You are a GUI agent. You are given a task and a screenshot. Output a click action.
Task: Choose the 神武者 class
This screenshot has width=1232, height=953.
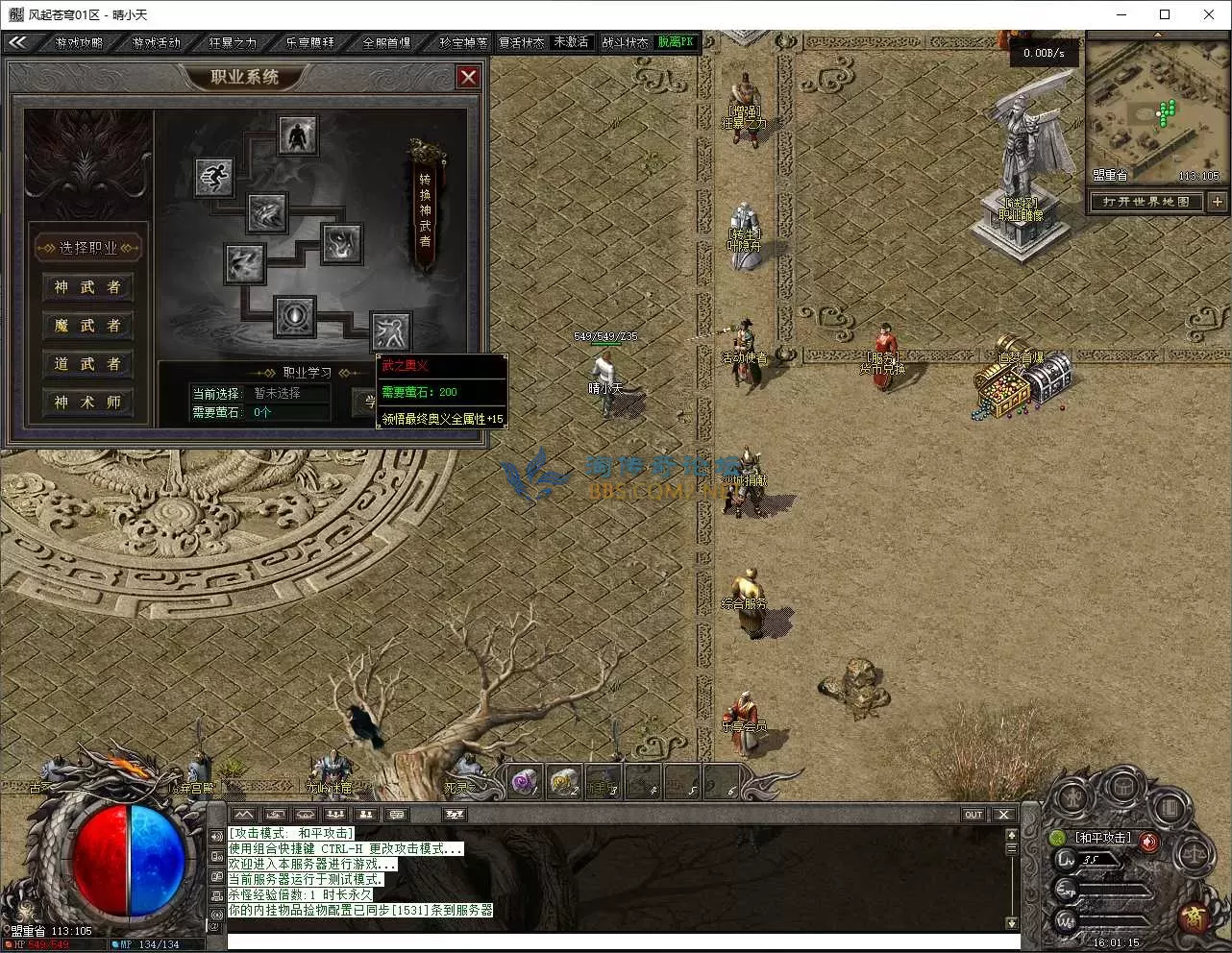pyautogui.click(x=87, y=287)
